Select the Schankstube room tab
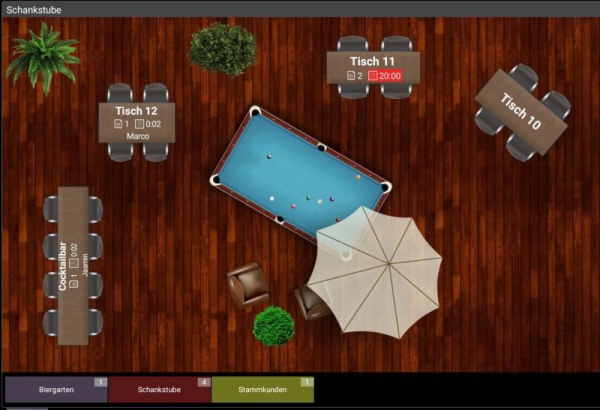 point(159,389)
